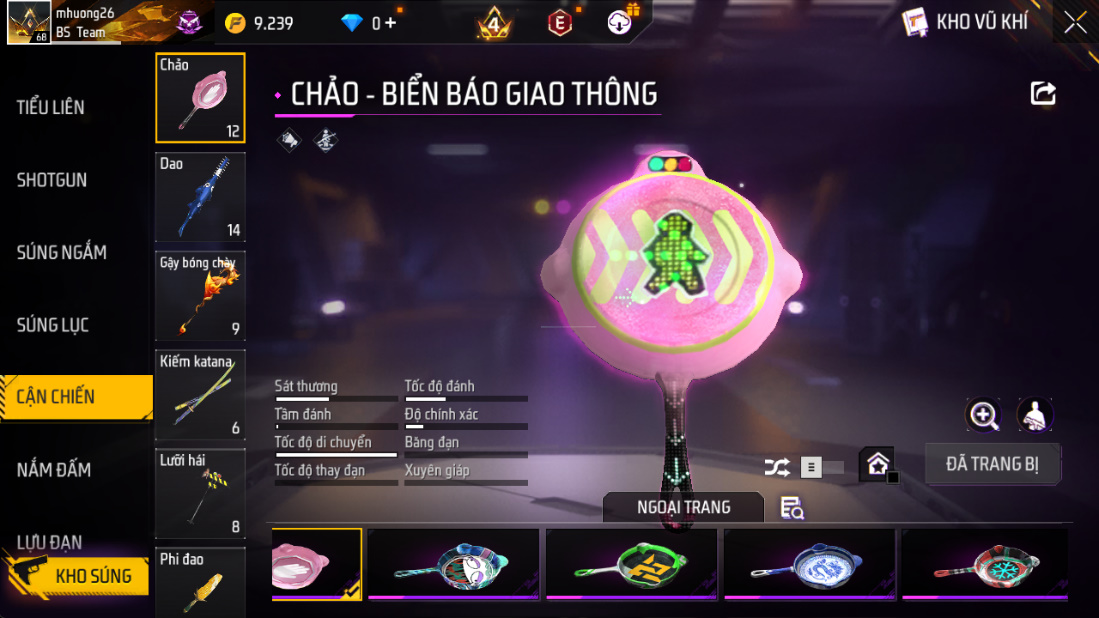Open the Kho Súng button
The image size is (1099, 618).
tap(78, 575)
